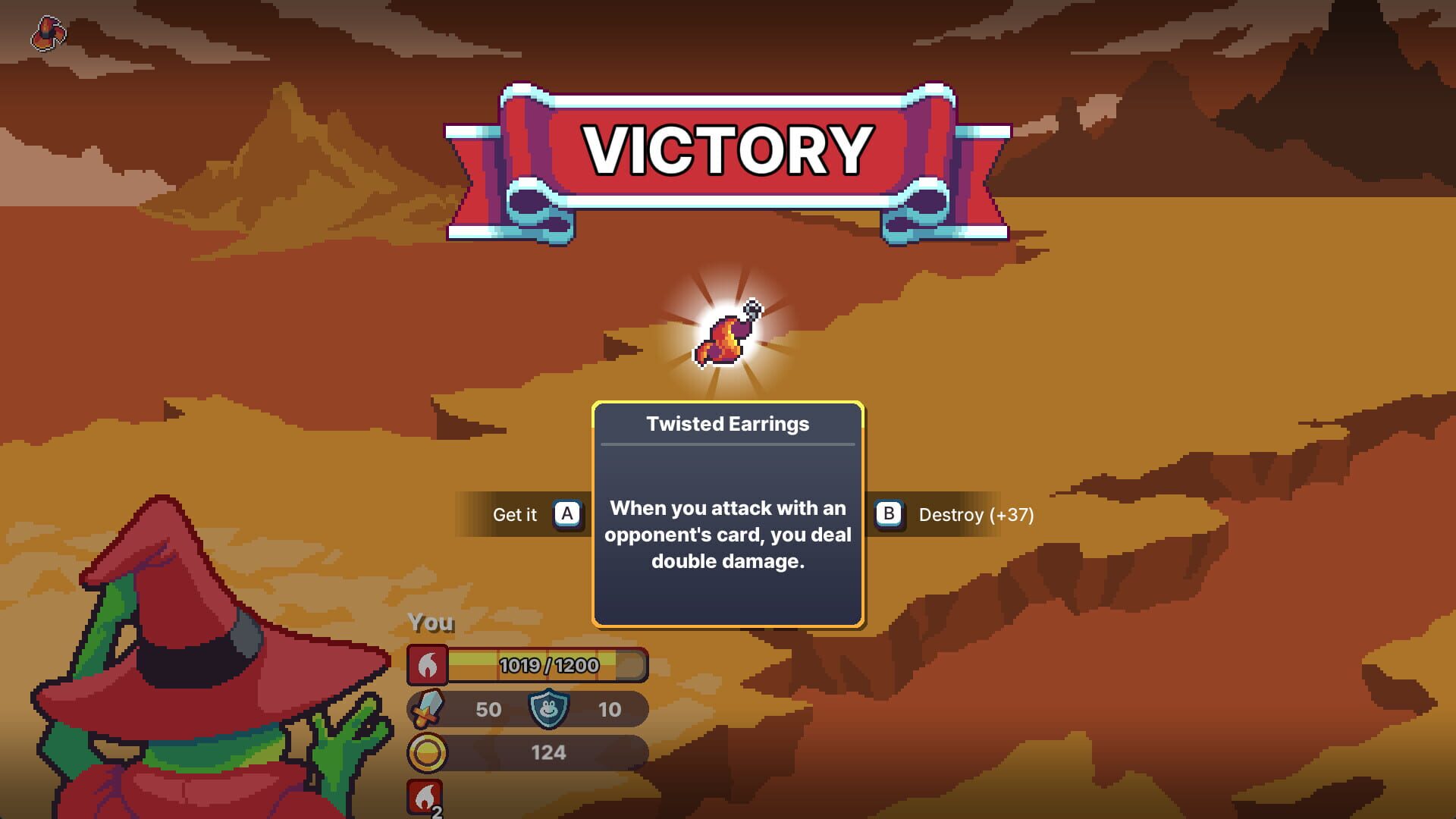Click the sword attack stat icon
1456x819 pixels.
(x=427, y=709)
